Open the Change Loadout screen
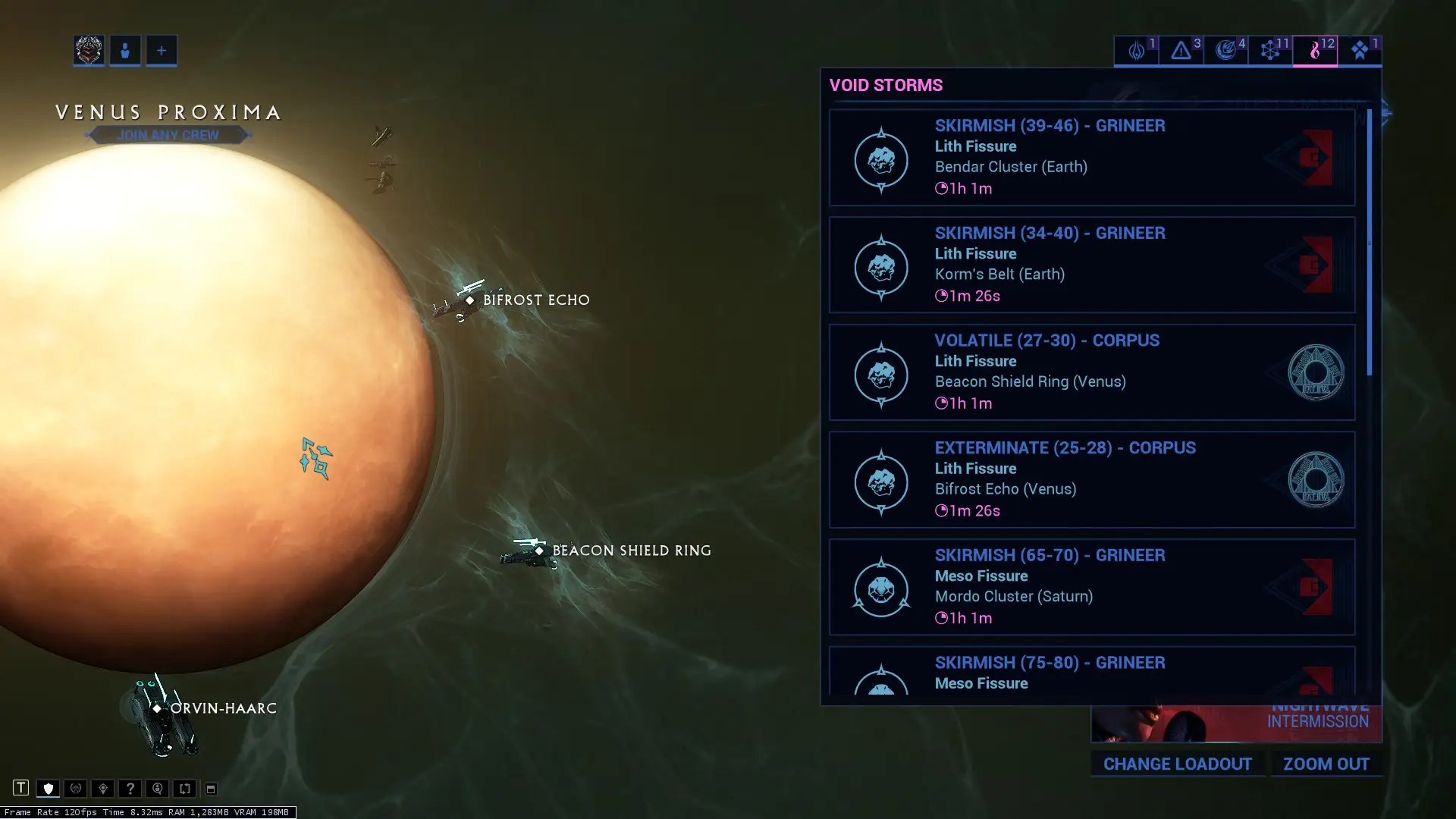The width and height of the screenshot is (1456, 819). [x=1177, y=764]
